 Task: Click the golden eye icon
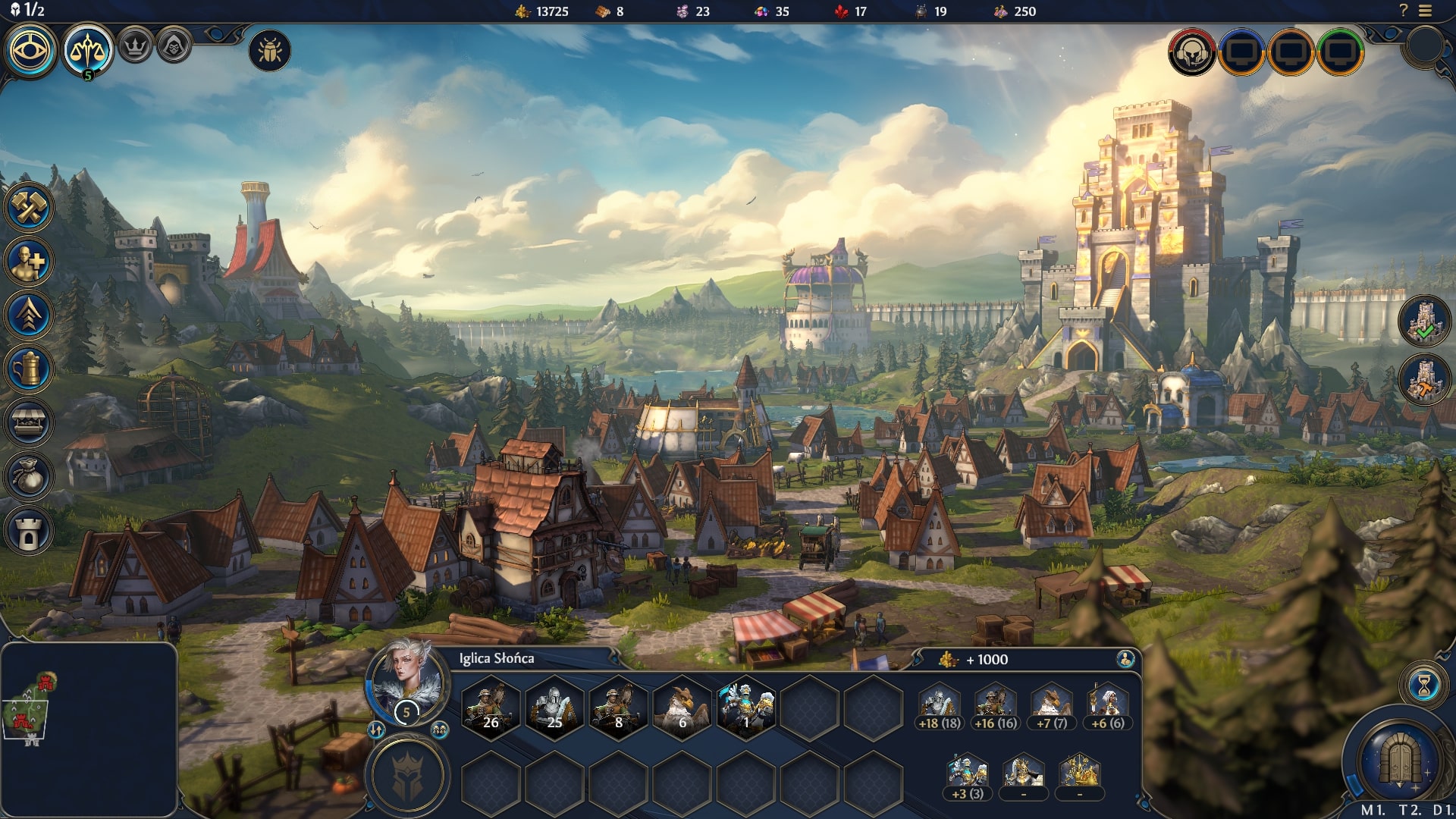click(x=31, y=51)
